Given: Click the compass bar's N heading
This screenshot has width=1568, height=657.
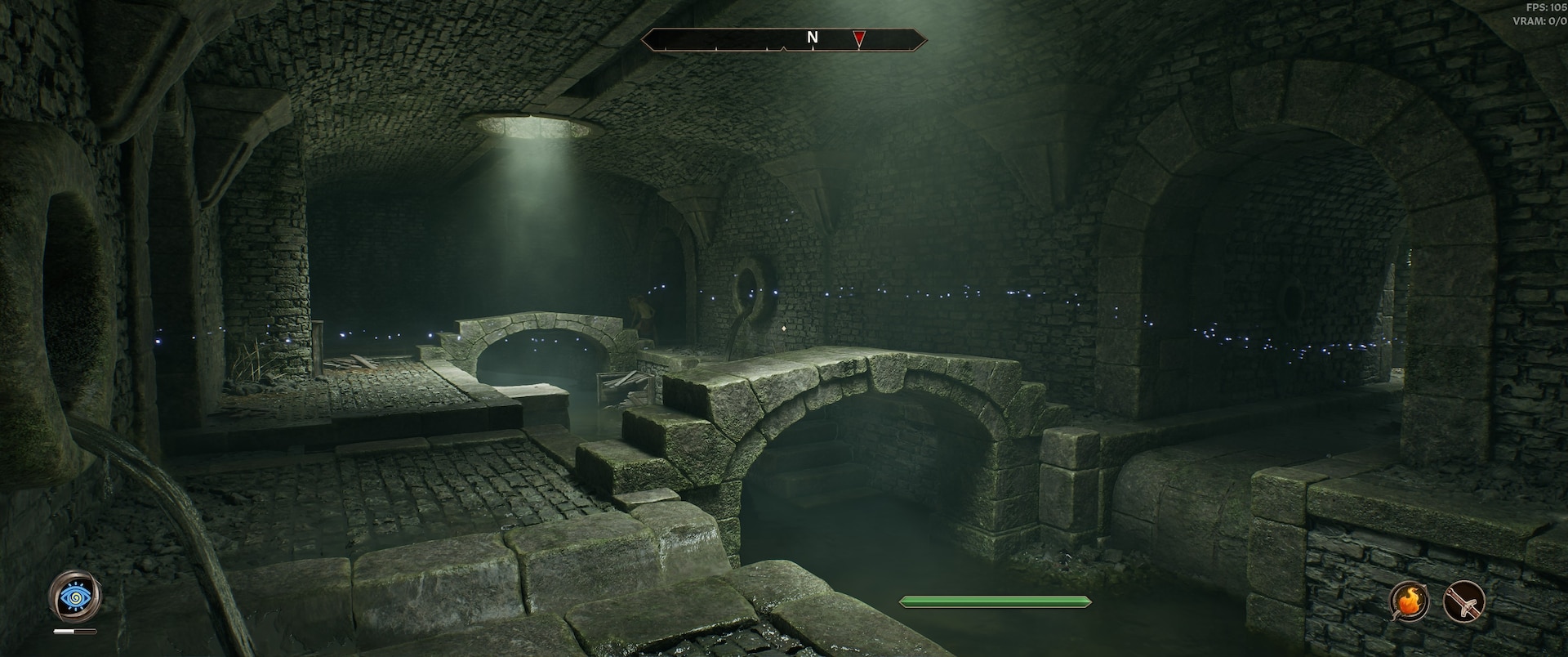Looking at the screenshot, I should [812, 38].
